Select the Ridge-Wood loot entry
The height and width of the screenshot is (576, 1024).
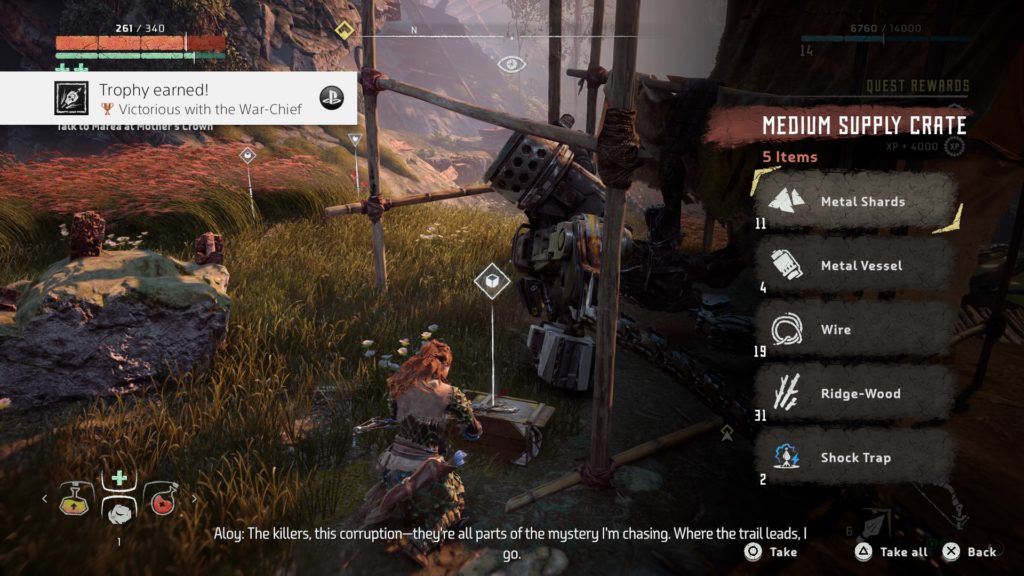[856, 394]
